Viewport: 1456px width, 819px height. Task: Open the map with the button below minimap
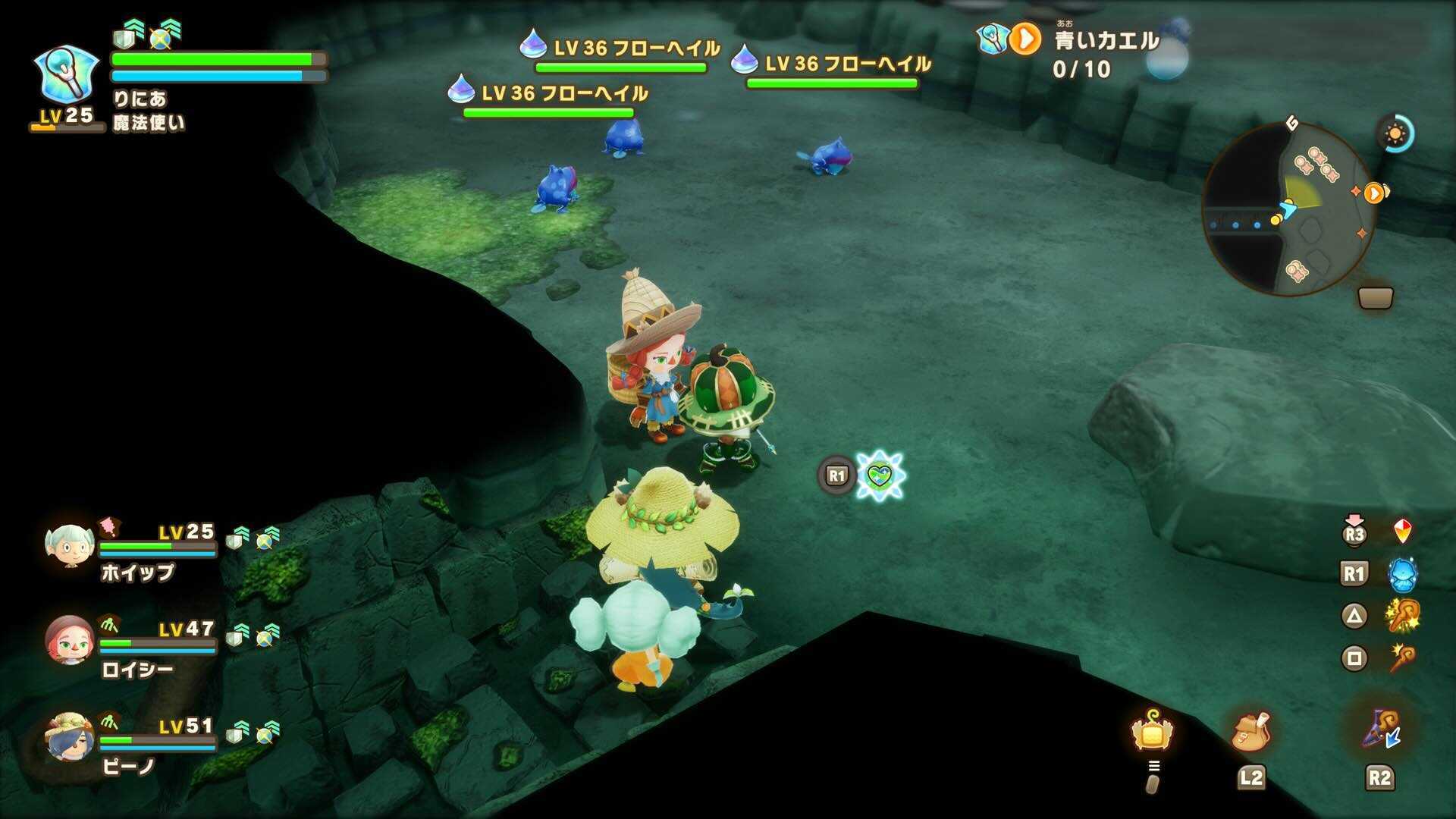coord(1375,297)
